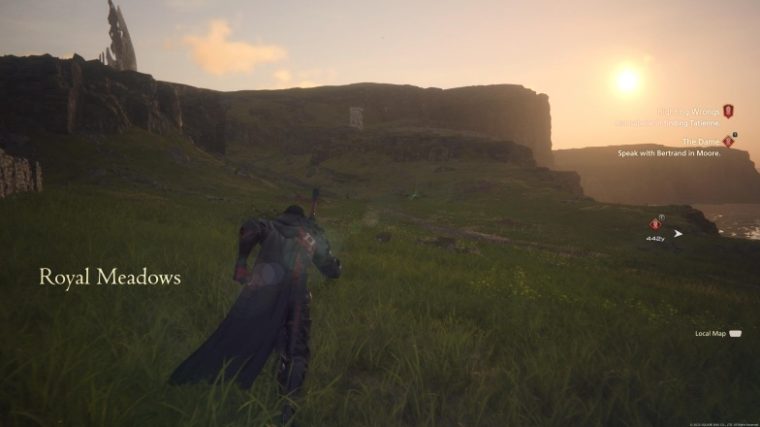Viewport: 760px width, 427px height.
Task: Click the red quest waypoint marker showing 442y
Action: tap(655, 225)
